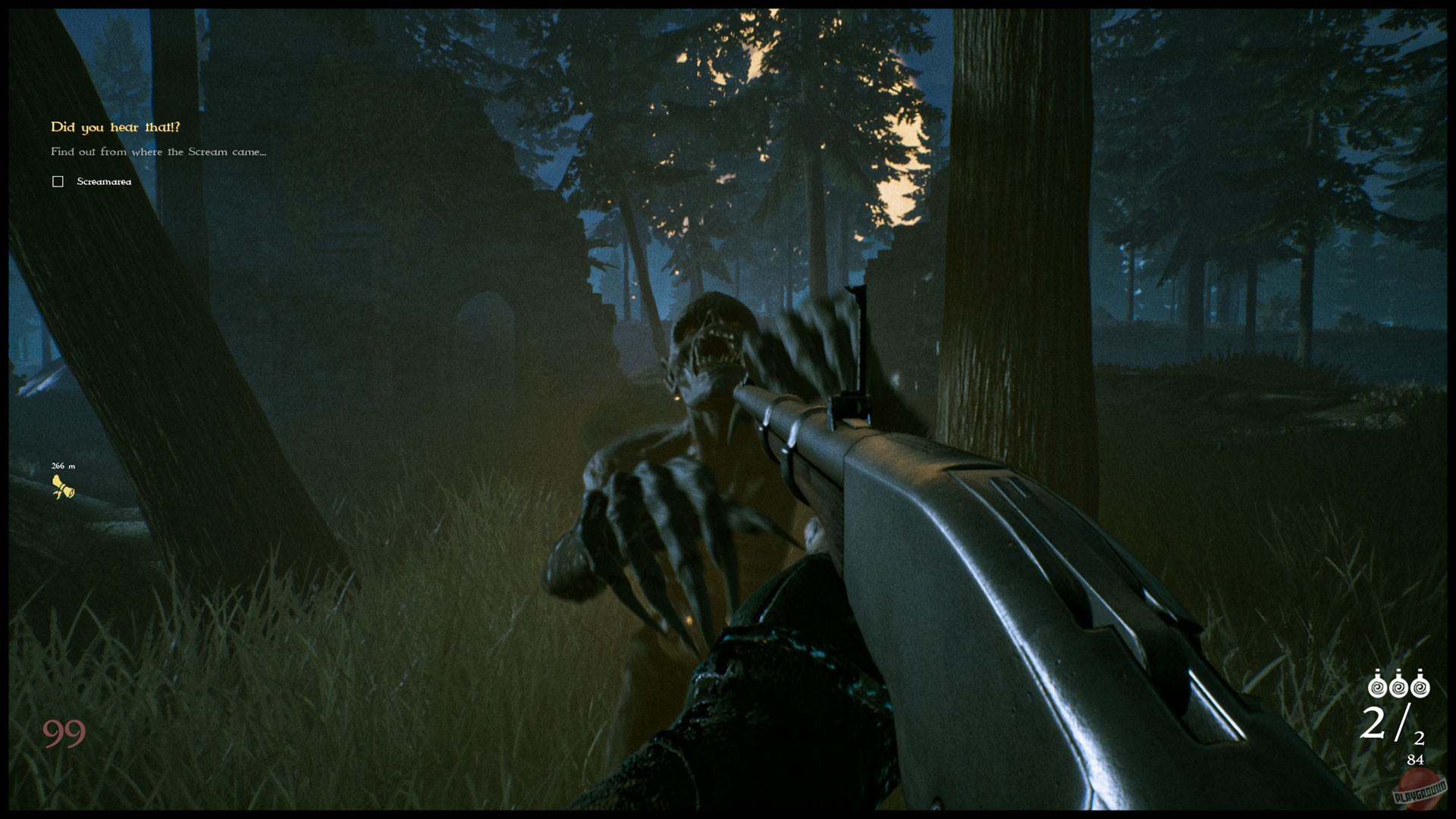Click the Screamarea objective label text
The width and height of the screenshot is (1456, 819).
tap(102, 181)
